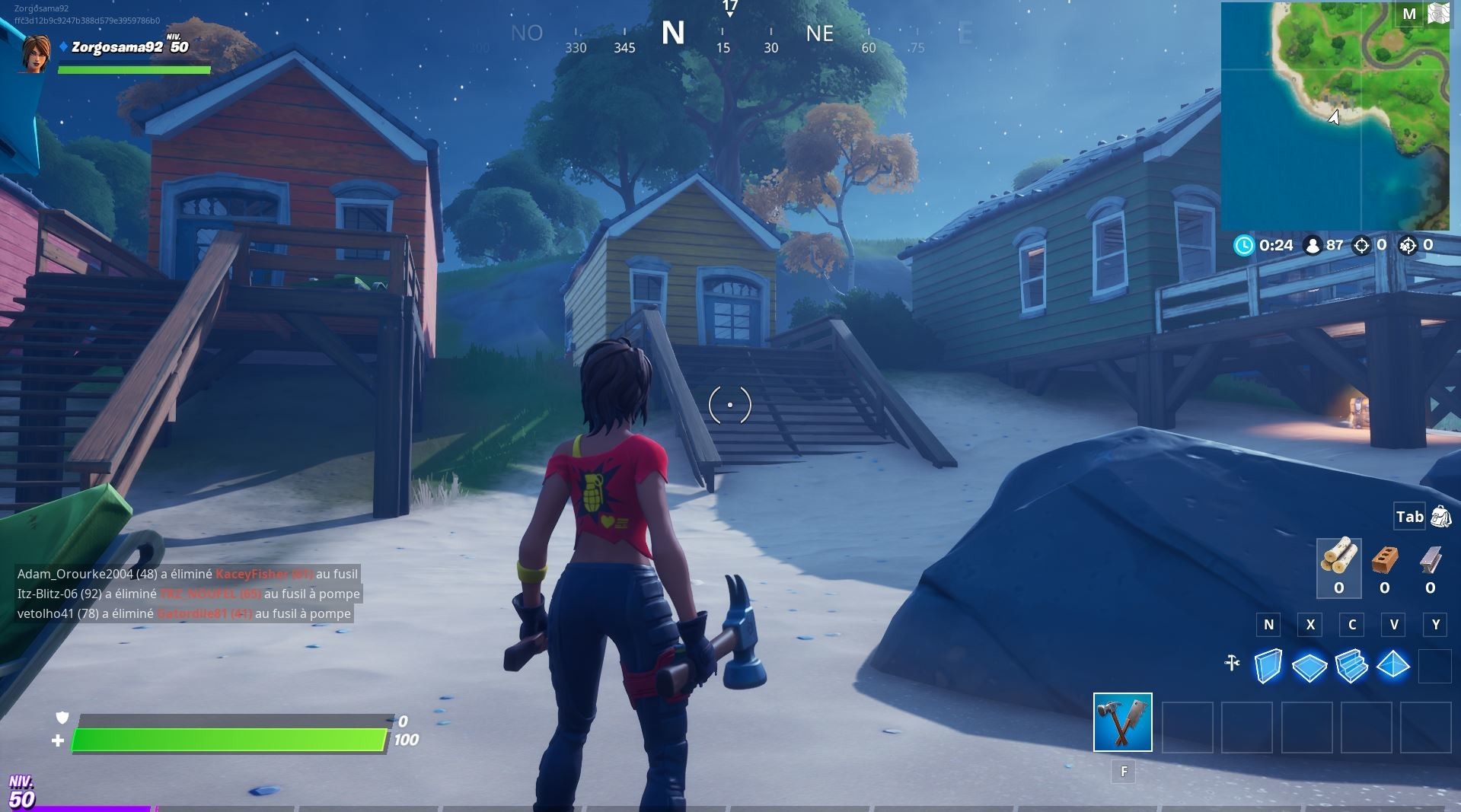
Task: Click the metal resource icon
Action: click(1433, 559)
